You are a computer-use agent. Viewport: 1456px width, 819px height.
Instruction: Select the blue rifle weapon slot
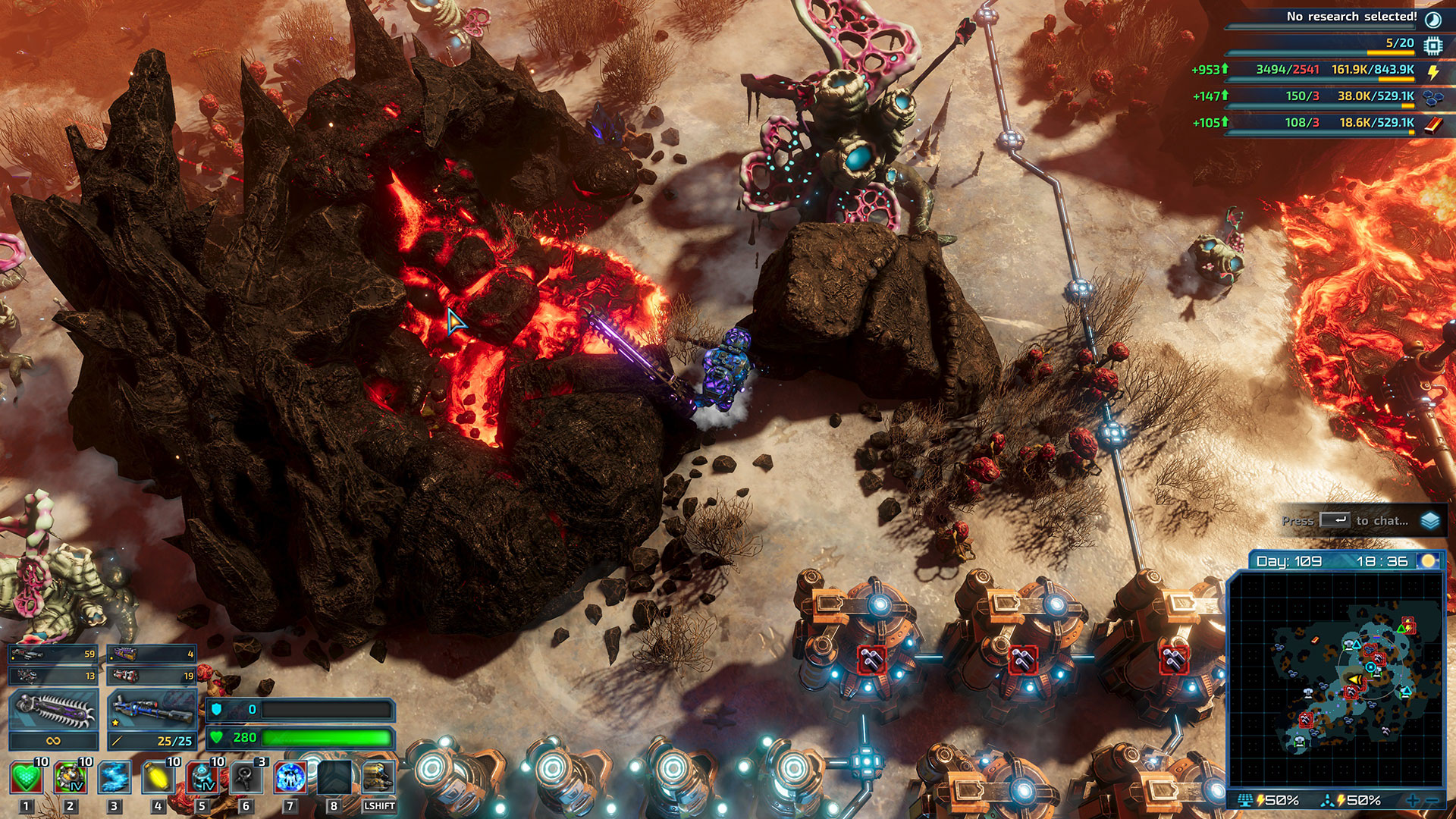(151, 711)
